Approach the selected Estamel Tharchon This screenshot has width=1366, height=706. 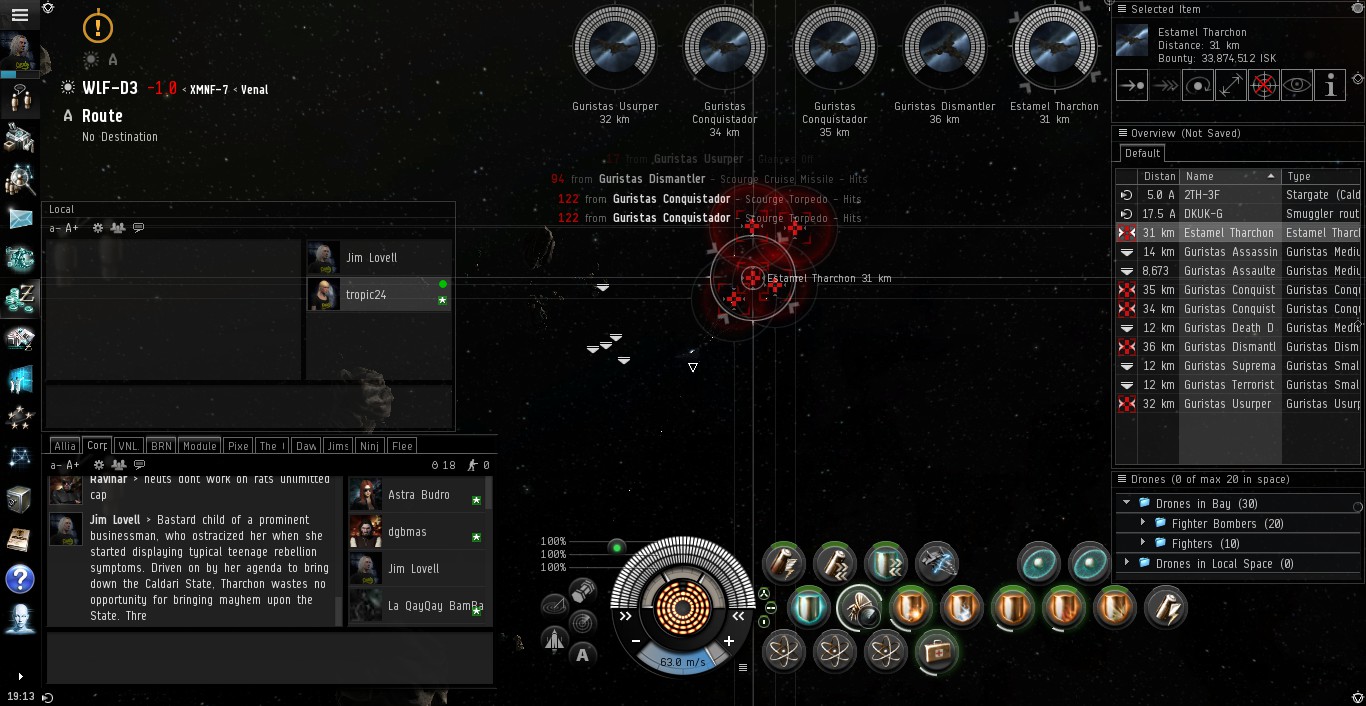[x=1132, y=86]
